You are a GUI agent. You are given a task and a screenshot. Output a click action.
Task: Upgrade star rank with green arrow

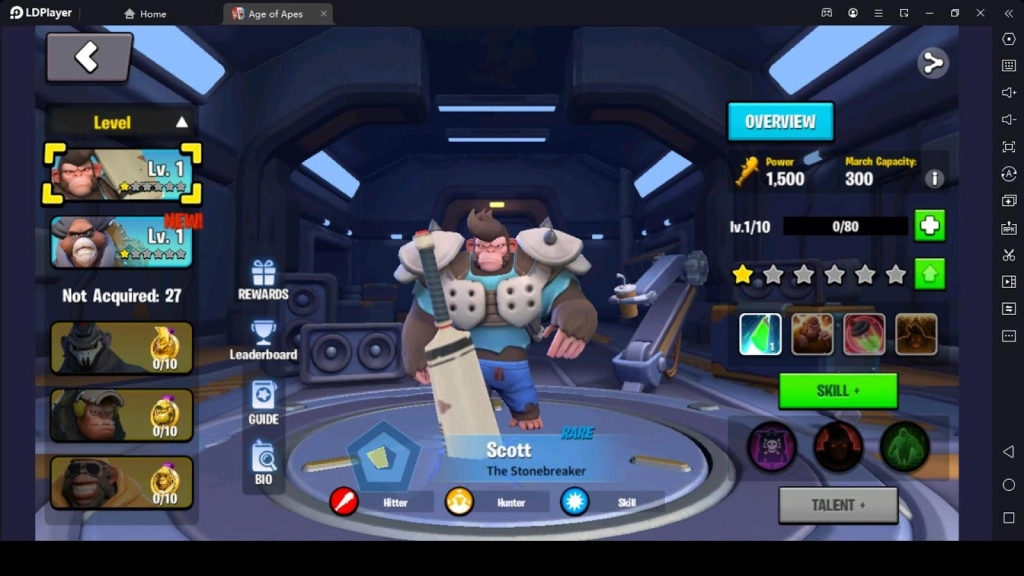pos(930,274)
